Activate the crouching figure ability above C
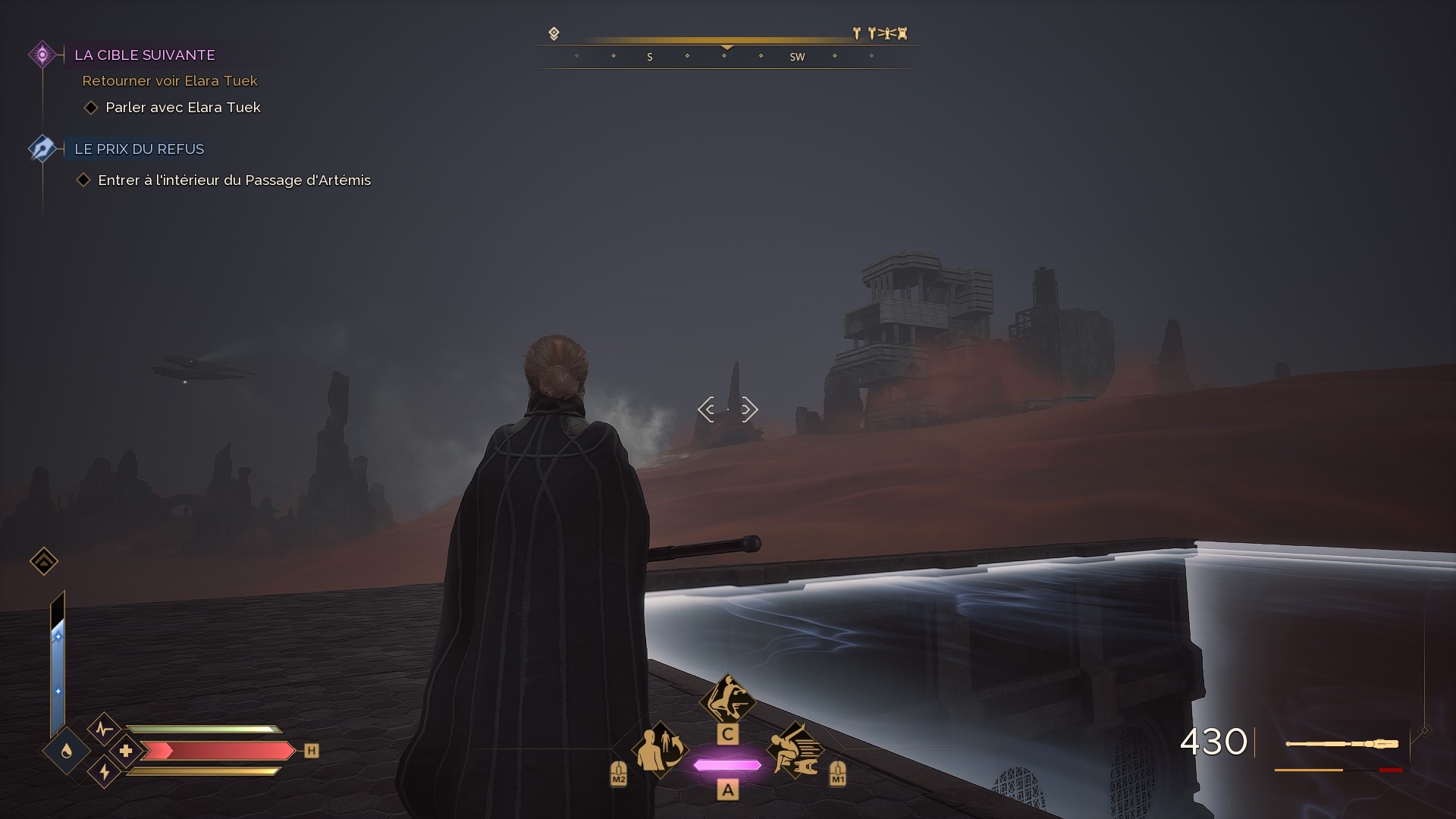This screenshot has width=1456, height=819. click(x=727, y=699)
